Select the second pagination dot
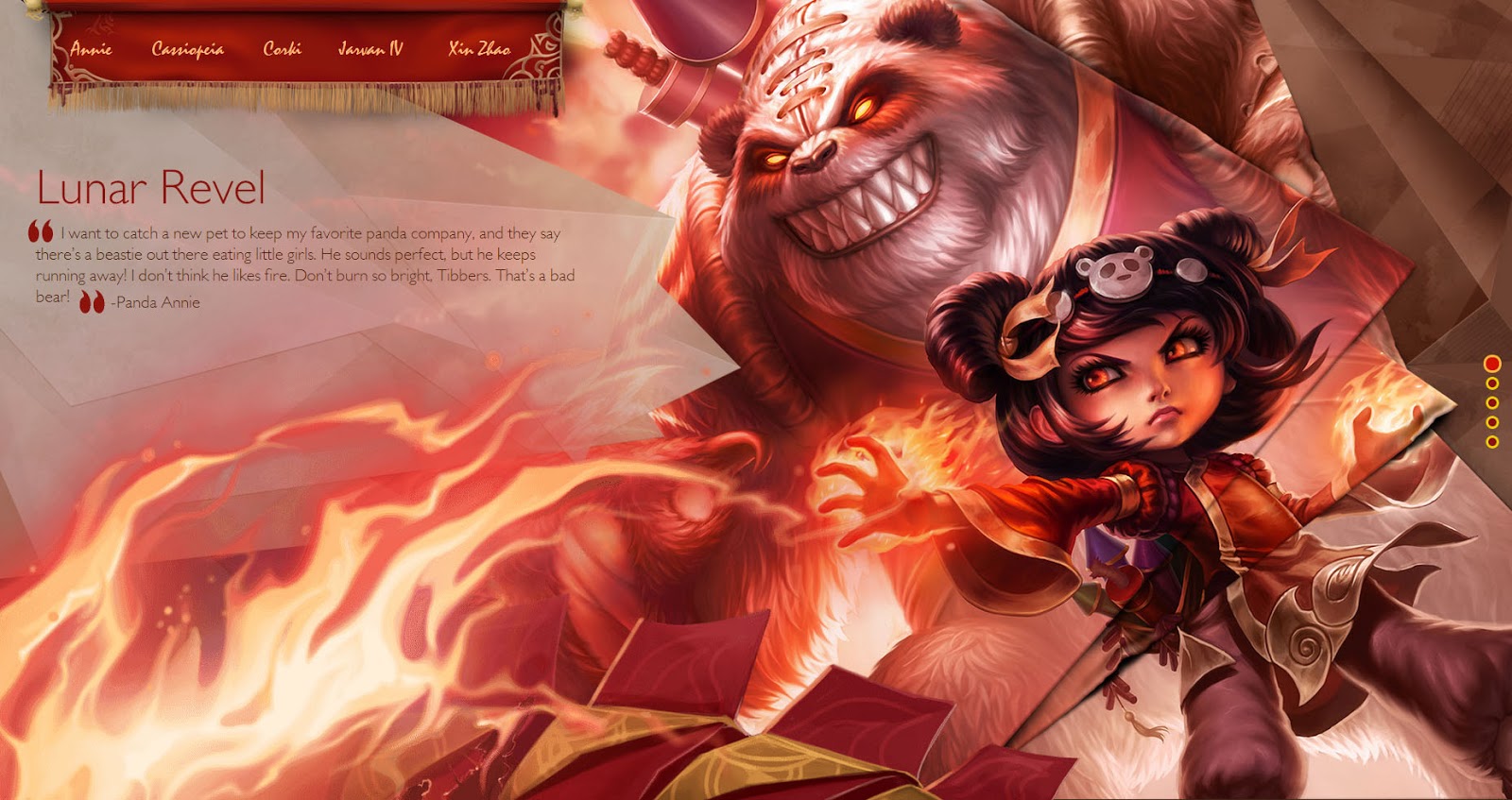Image resolution: width=1512 pixels, height=800 pixels. click(1492, 383)
